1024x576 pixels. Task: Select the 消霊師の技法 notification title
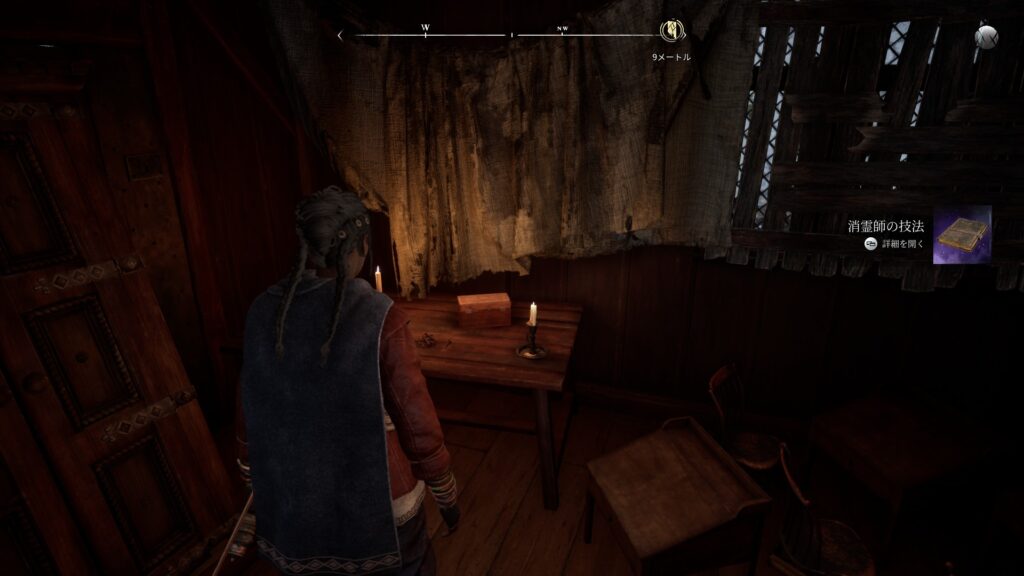pos(888,227)
